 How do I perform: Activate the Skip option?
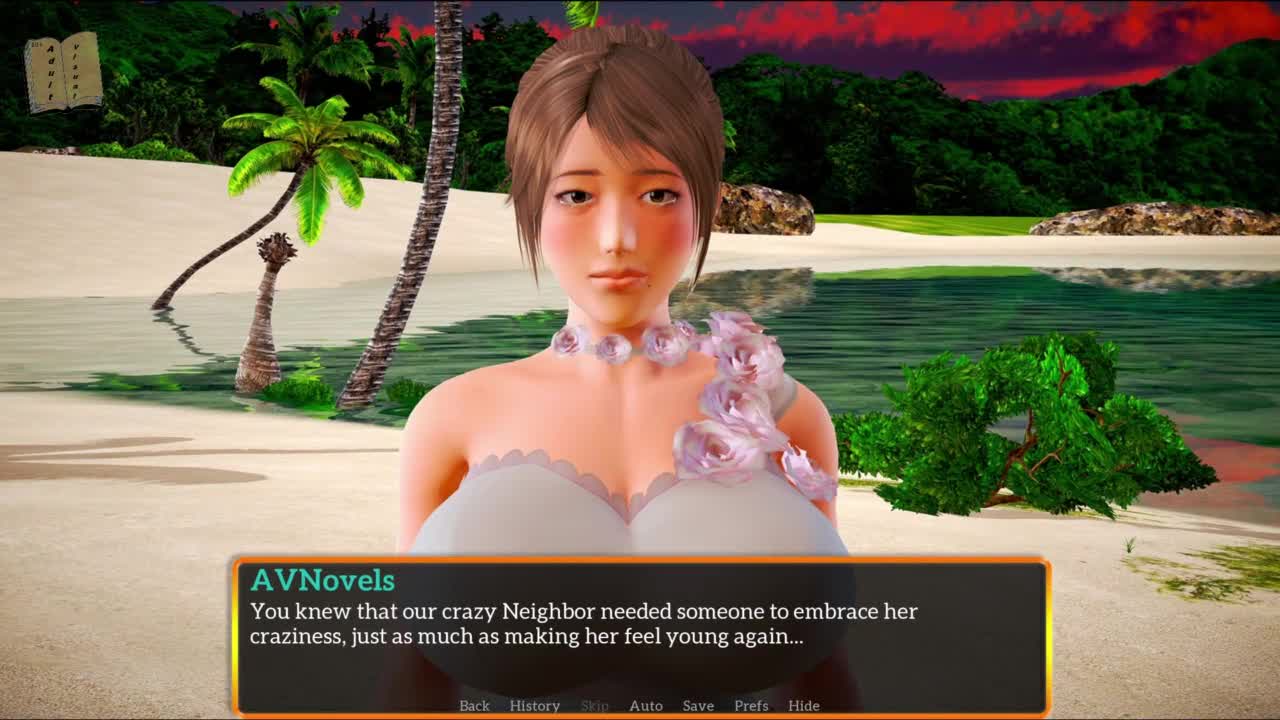(x=594, y=705)
